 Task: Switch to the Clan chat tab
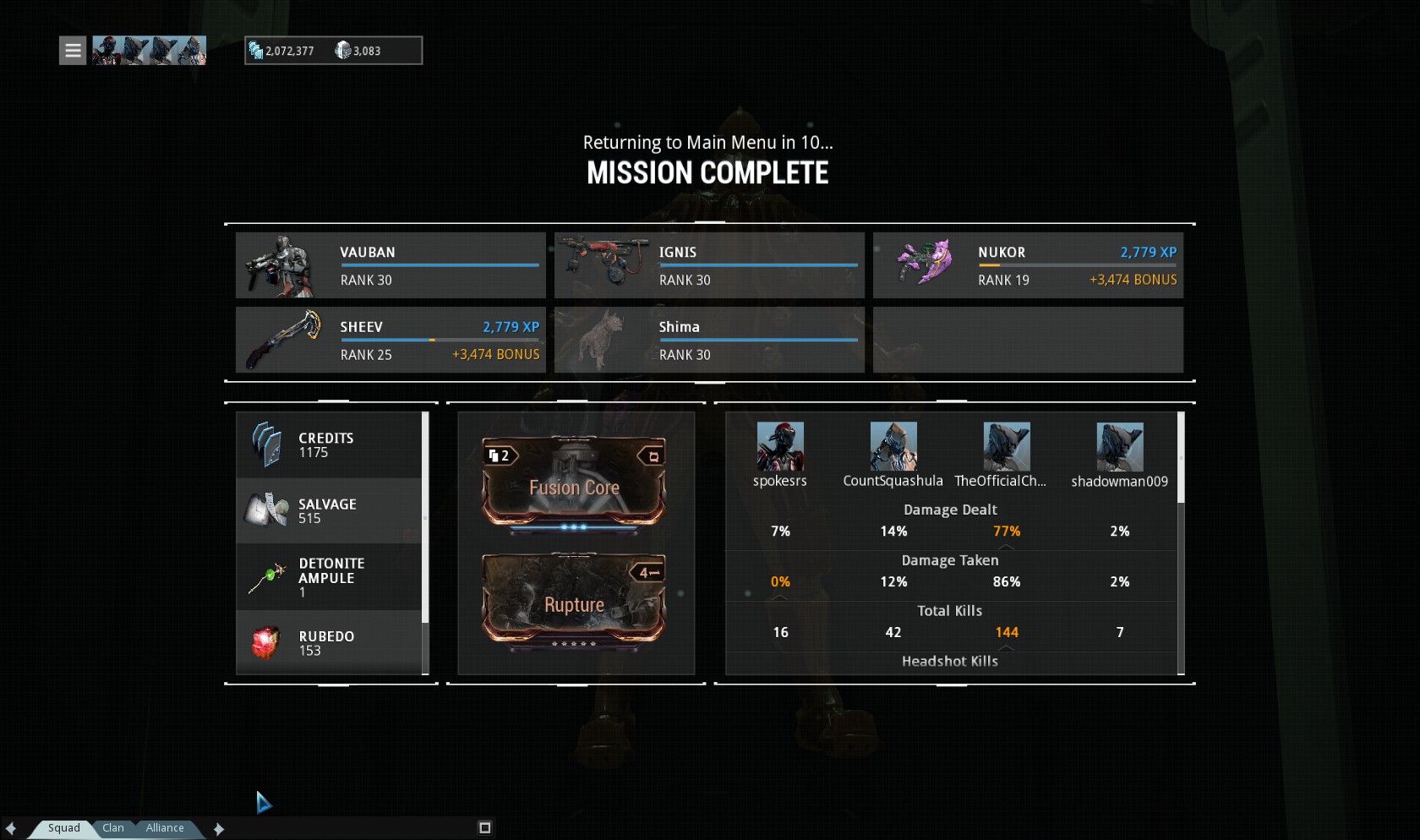point(113,828)
